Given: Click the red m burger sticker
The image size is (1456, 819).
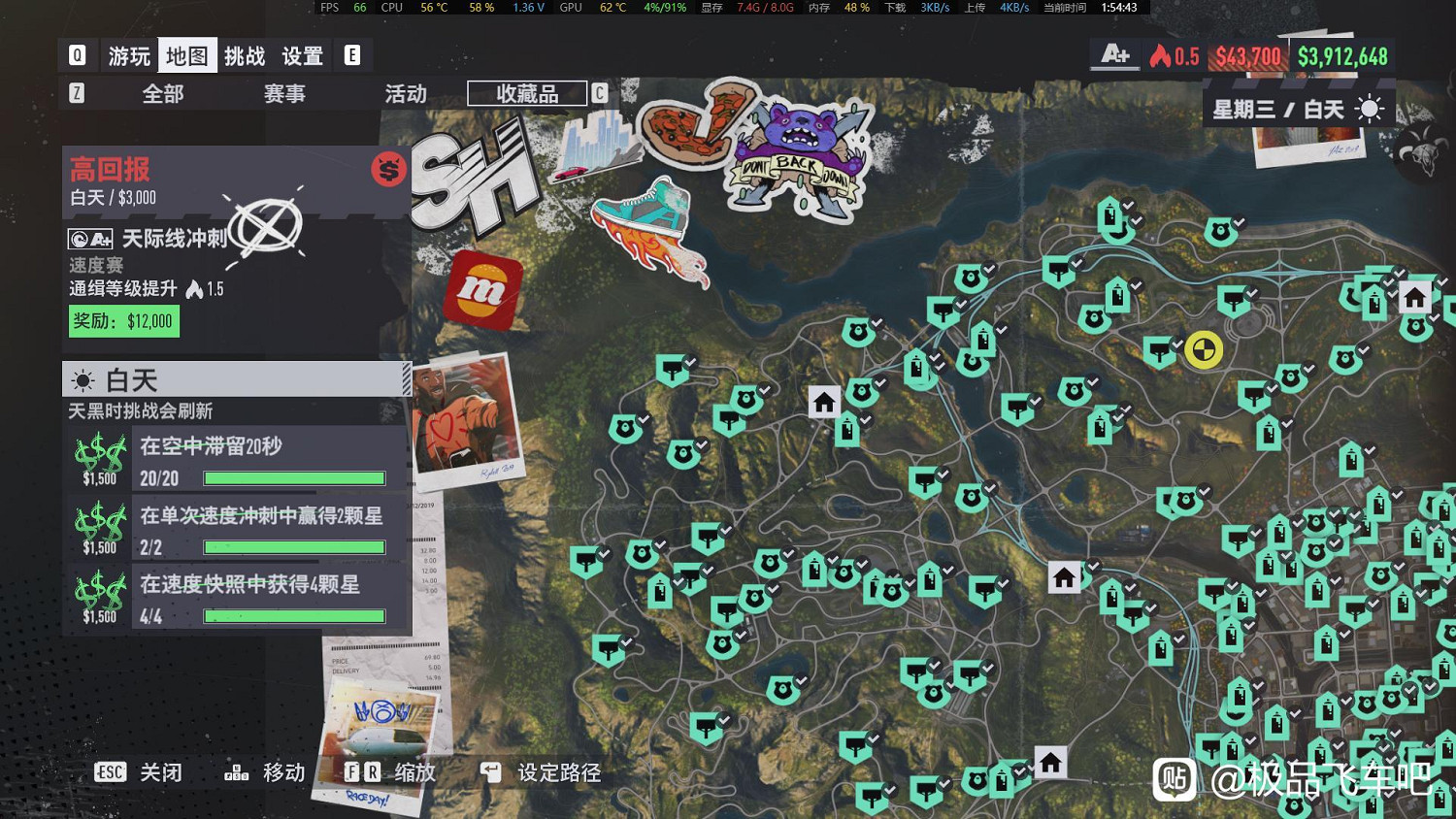Looking at the screenshot, I should [x=482, y=289].
